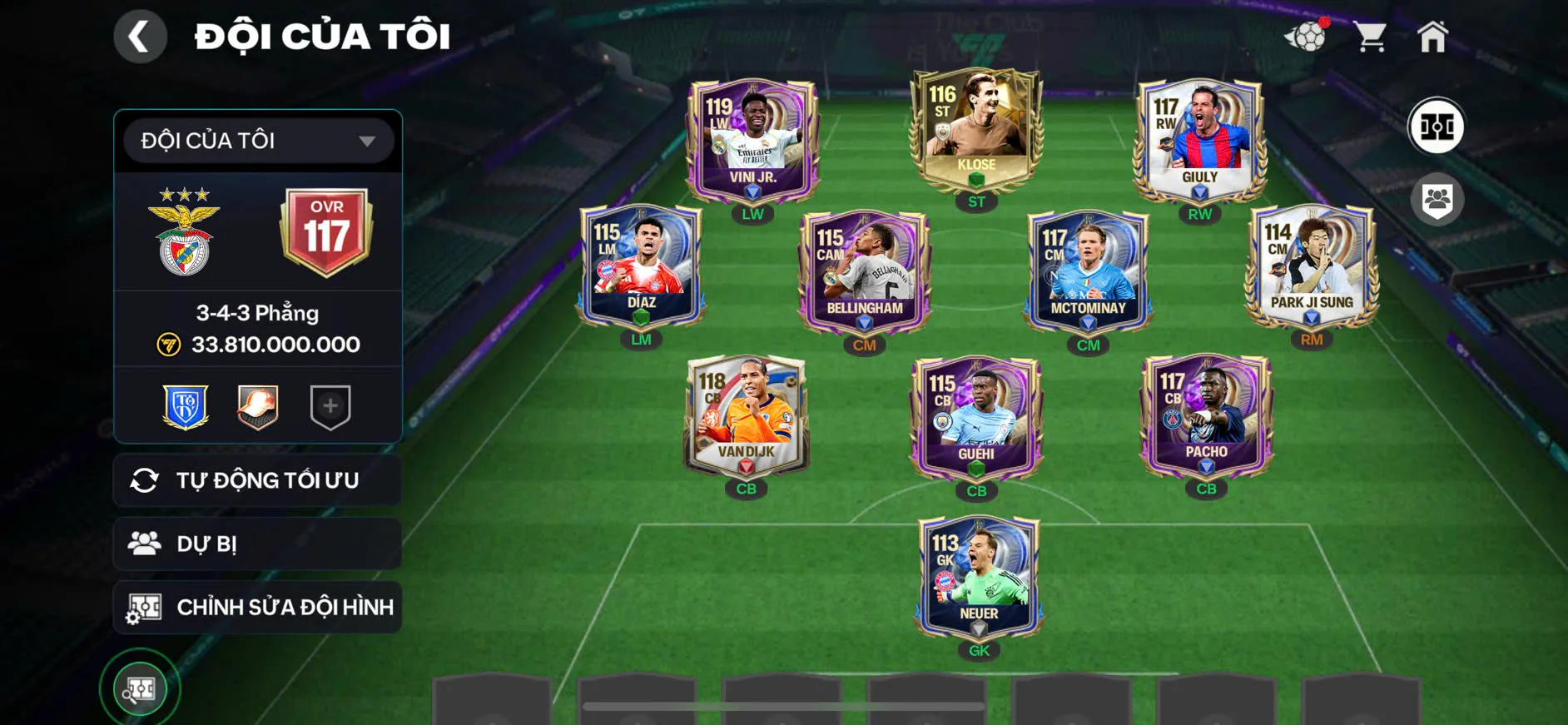
Task: Open the shopping cart store
Action: (x=1369, y=37)
